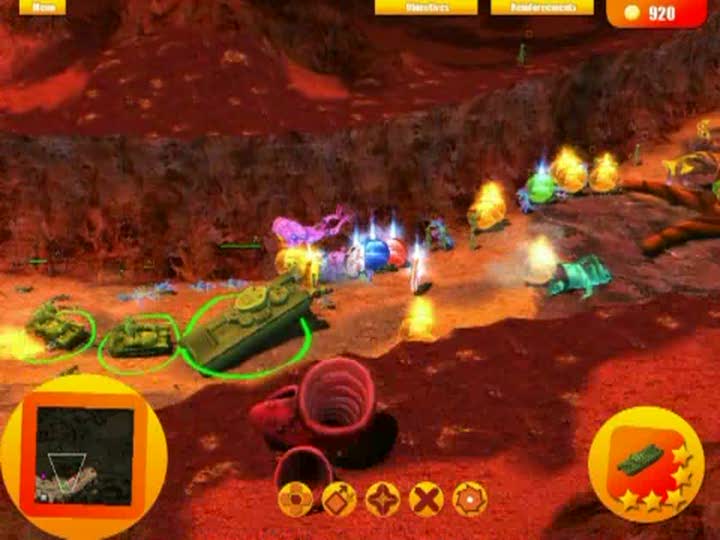720x540 pixels.
Task: Choose the diamond with arrow command
Action: point(339,498)
